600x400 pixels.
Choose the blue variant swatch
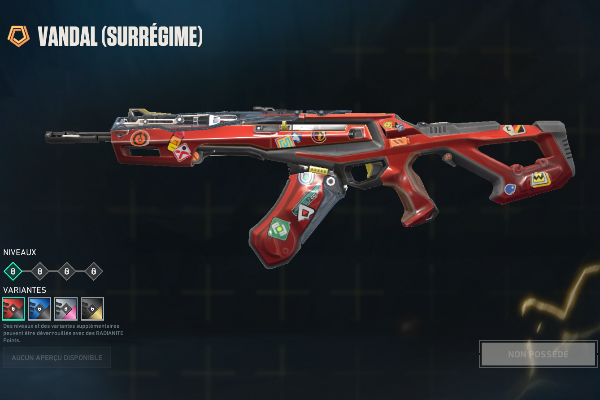(x=39, y=308)
